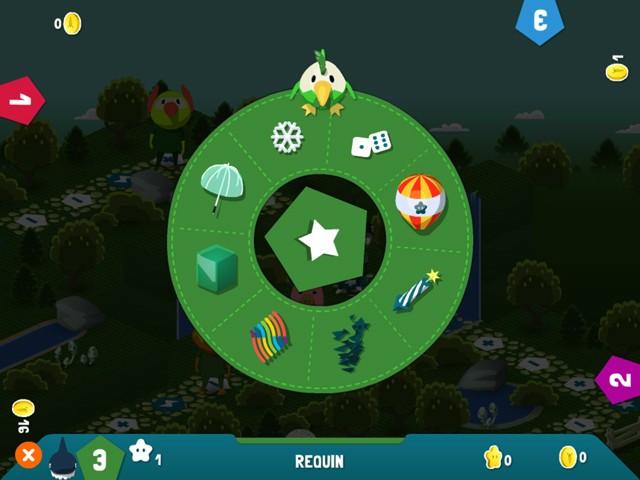This screenshot has width=640, height=480.
Task: Choose the umbrella item on the wheel
Action: [x=221, y=187]
